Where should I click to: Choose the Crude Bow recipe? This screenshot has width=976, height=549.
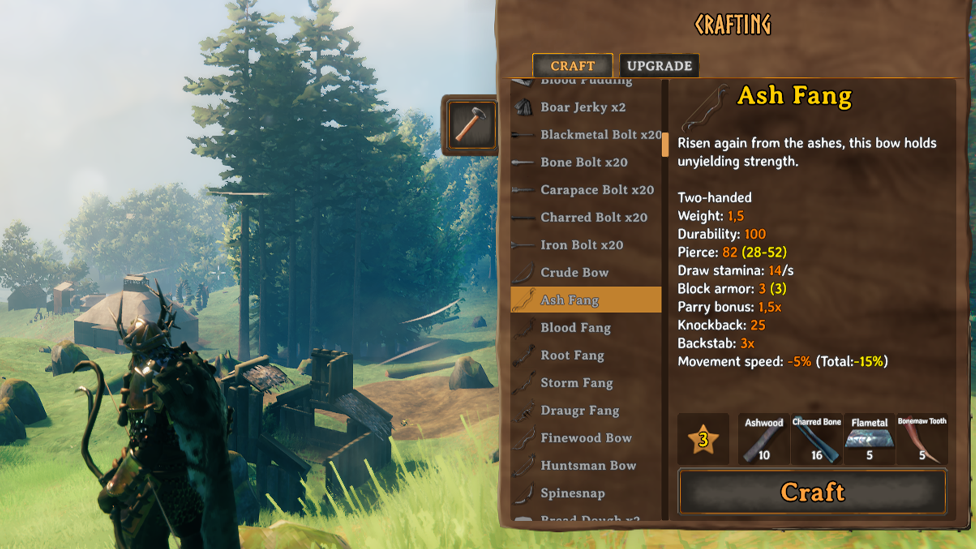[574, 272]
